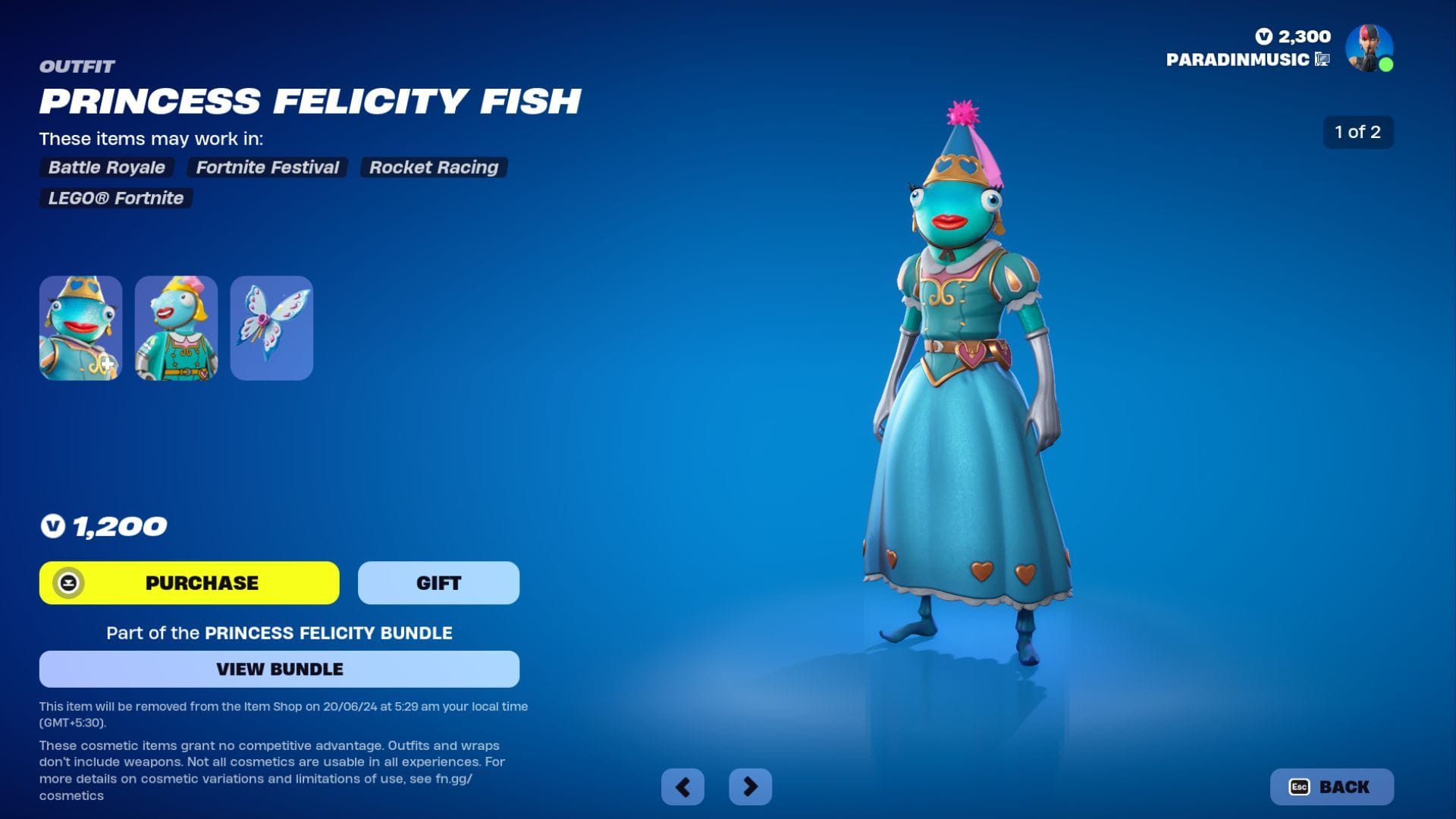Select the Princess Felicity Fish outfit thumbnail

pyautogui.click(x=80, y=328)
